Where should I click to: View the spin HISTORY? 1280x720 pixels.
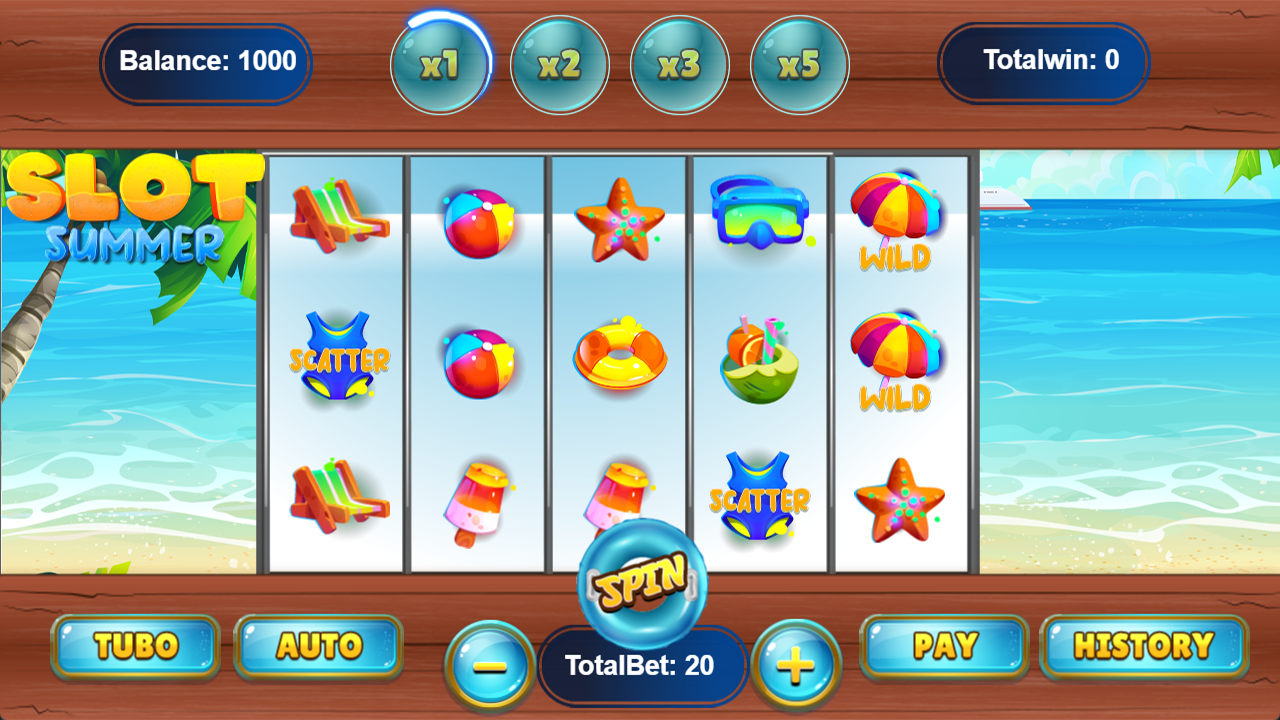click(1143, 646)
